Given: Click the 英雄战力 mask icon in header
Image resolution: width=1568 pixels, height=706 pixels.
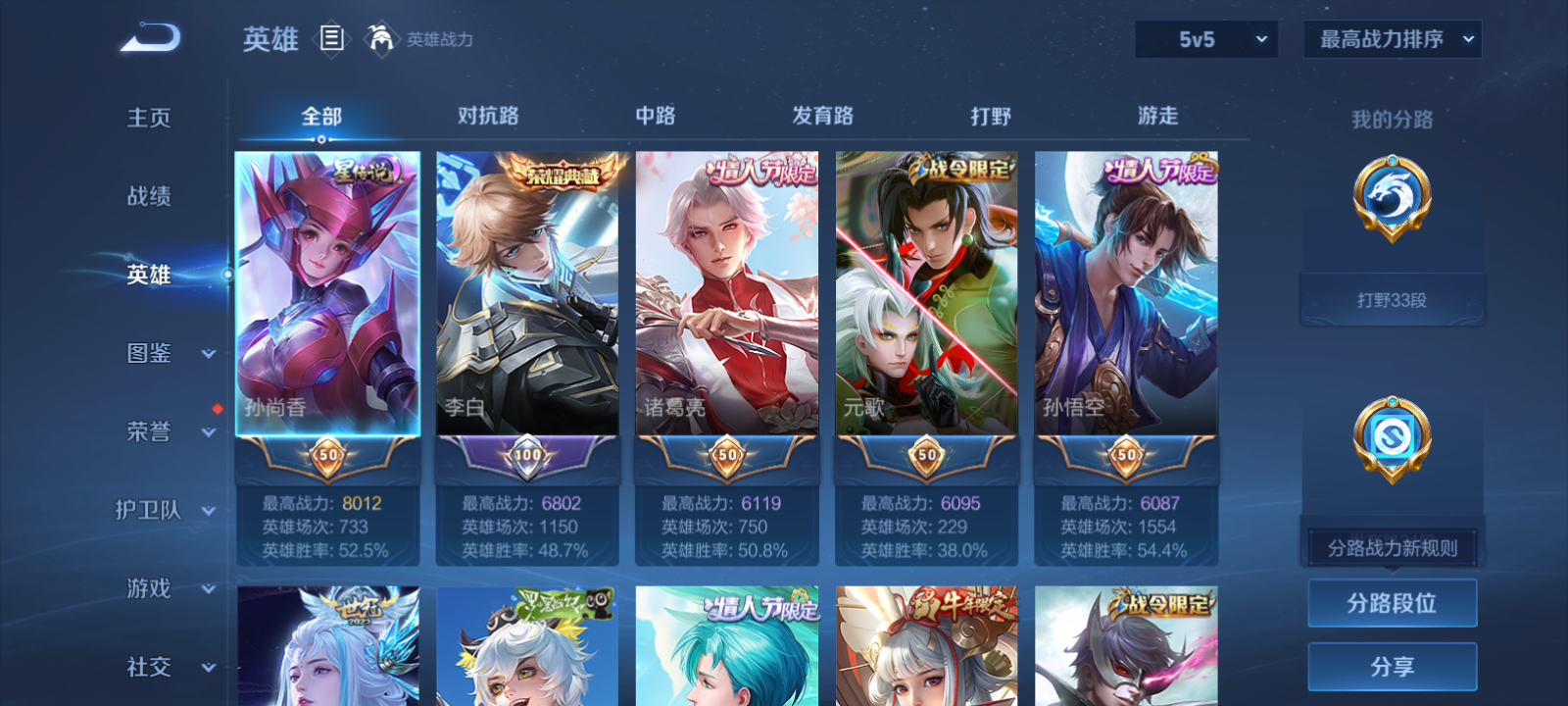Looking at the screenshot, I should point(383,40).
